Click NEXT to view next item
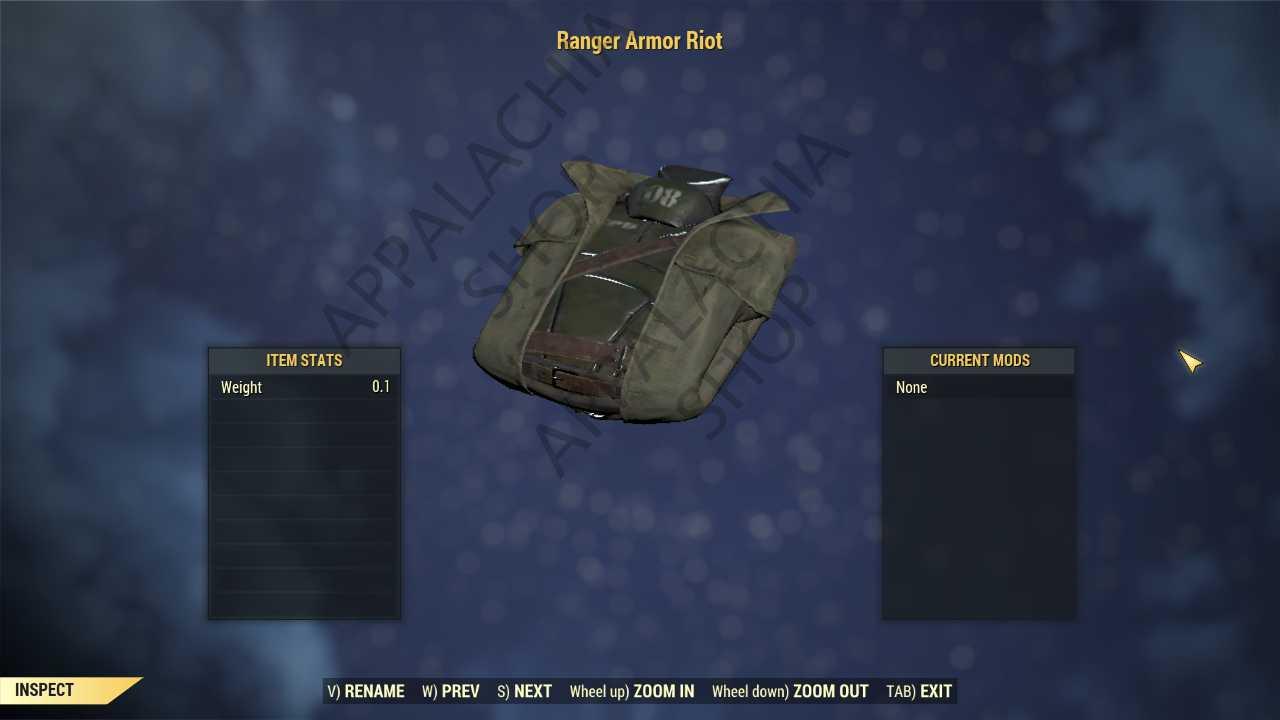The height and width of the screenshot is (720, 1280). pos(533,691)
